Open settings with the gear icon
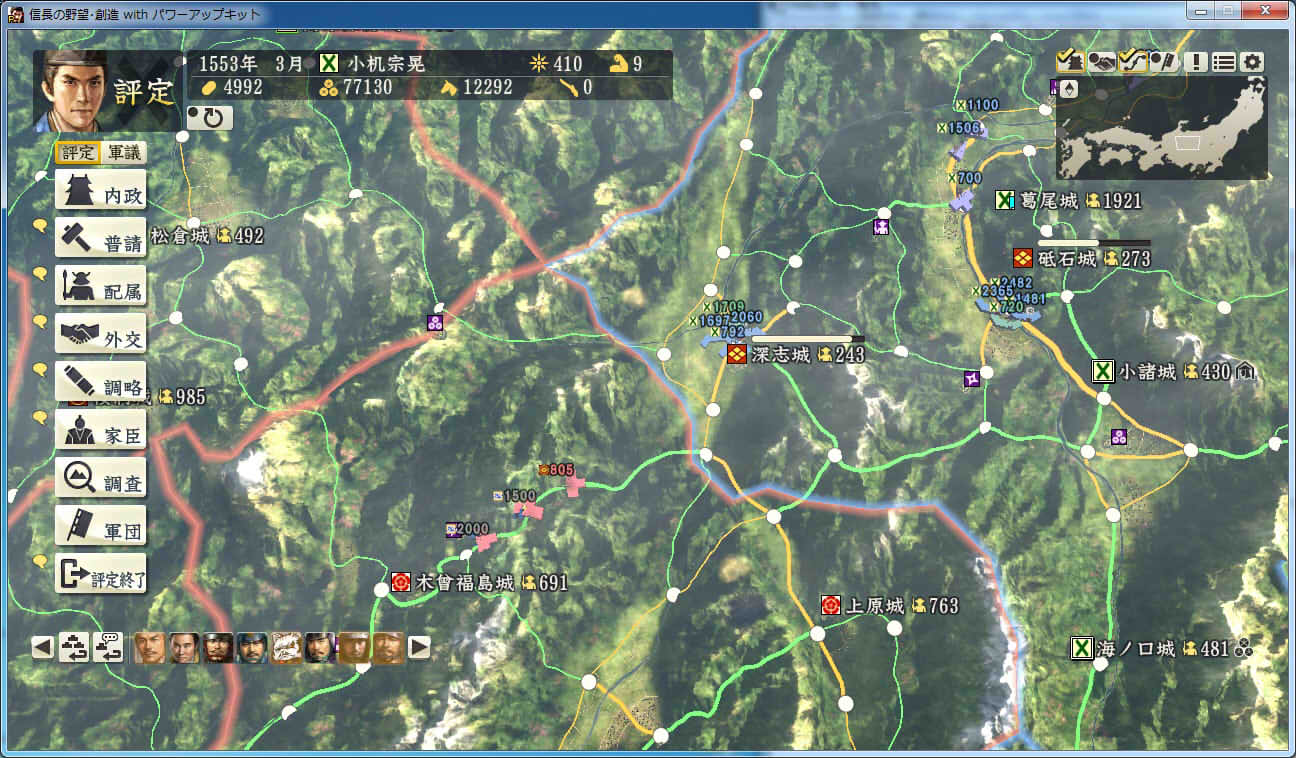The width and height of the screenshot is (1296, 758). [x=1252, y=62]
